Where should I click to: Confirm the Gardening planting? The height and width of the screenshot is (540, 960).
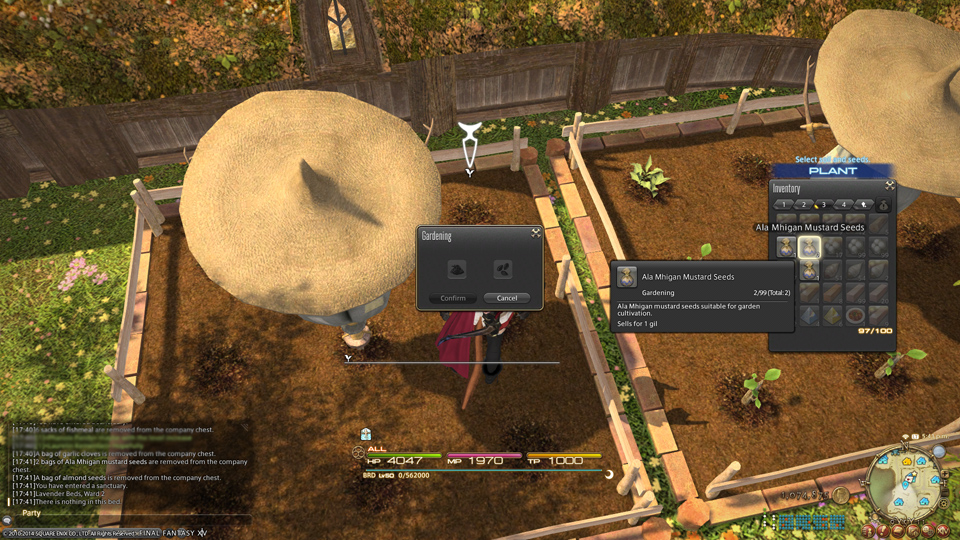click(453, 298)
